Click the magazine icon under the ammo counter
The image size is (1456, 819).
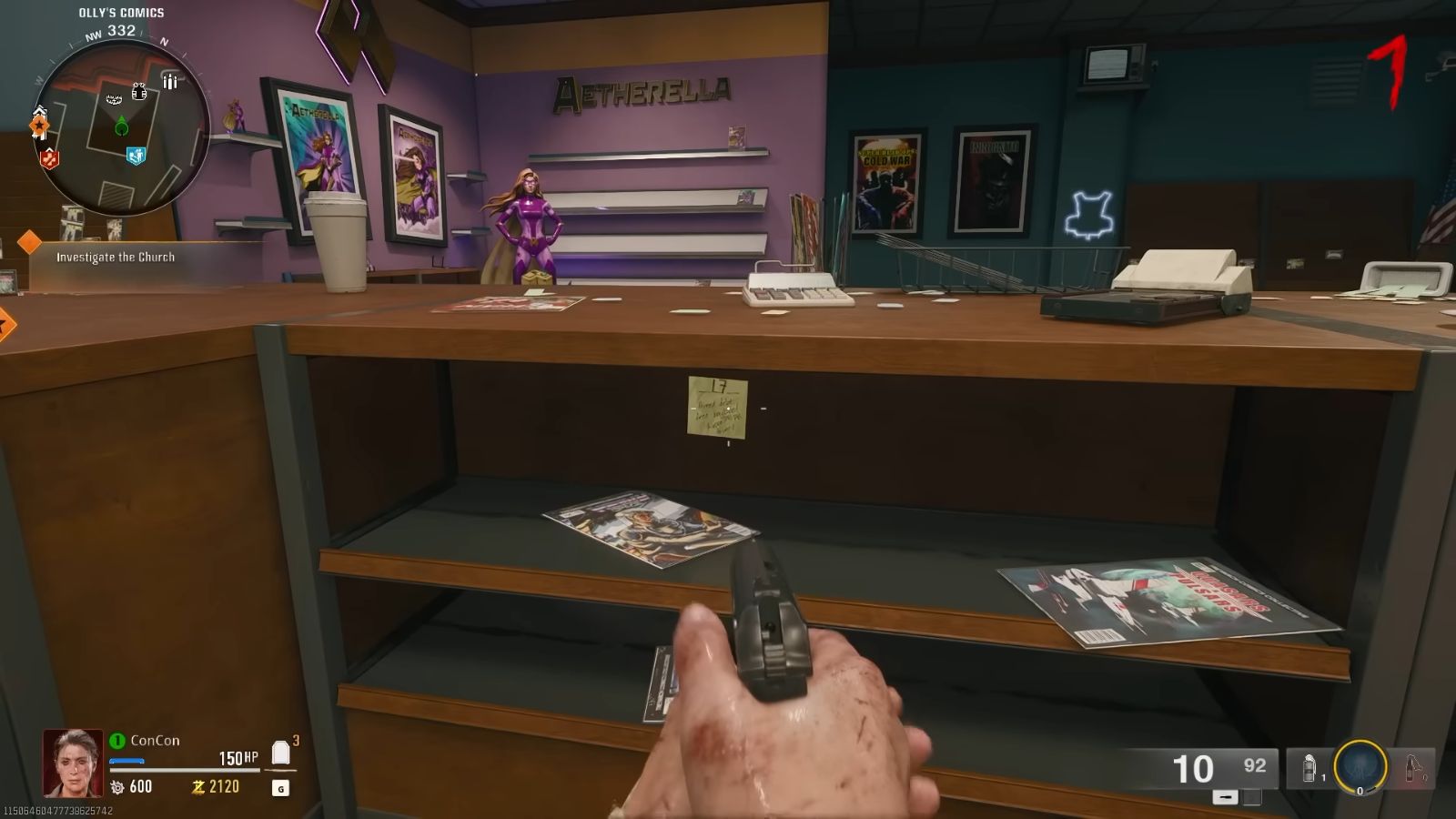click(x=1225, y=796)
